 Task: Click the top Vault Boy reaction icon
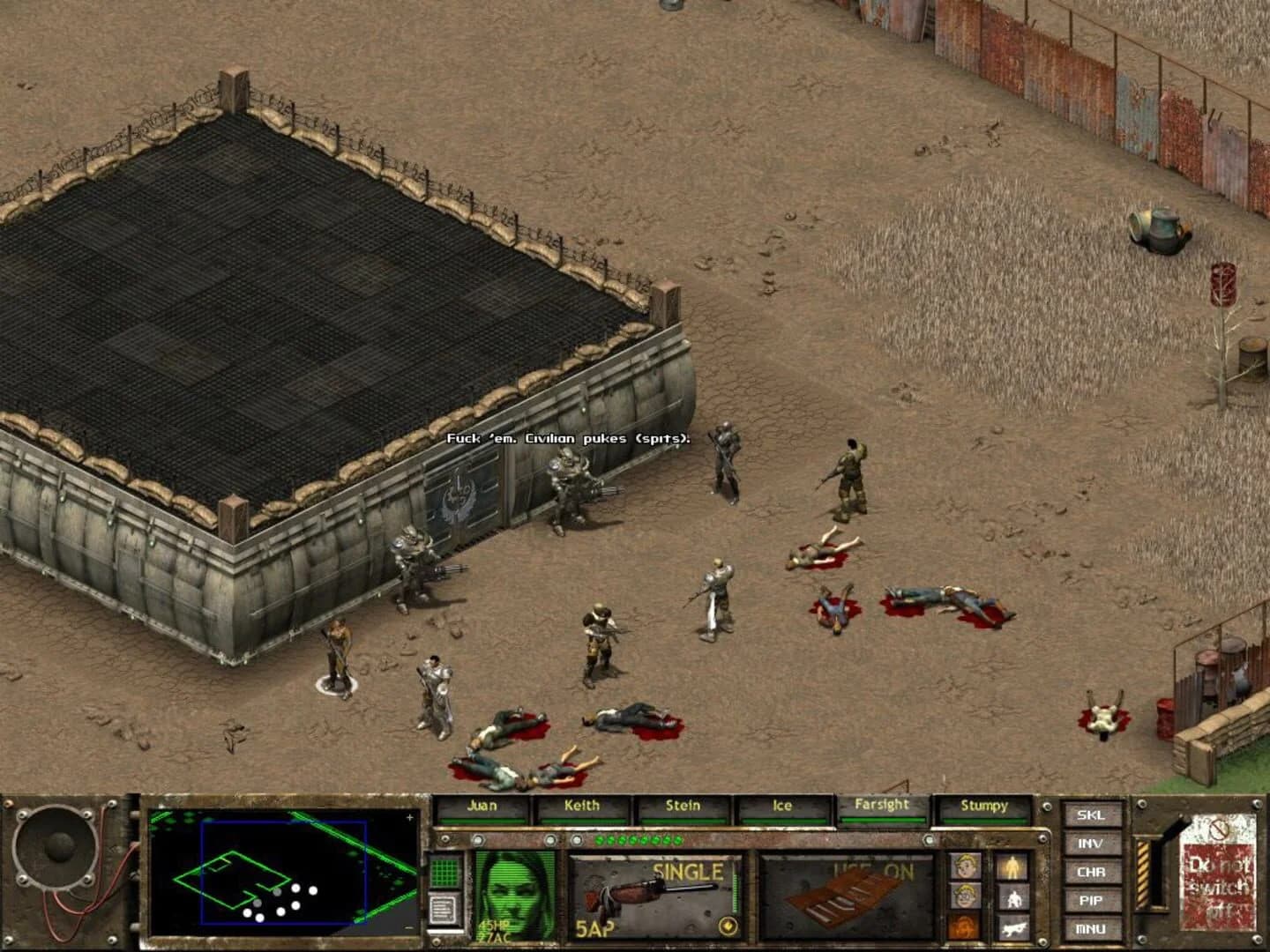click(964, 865)
